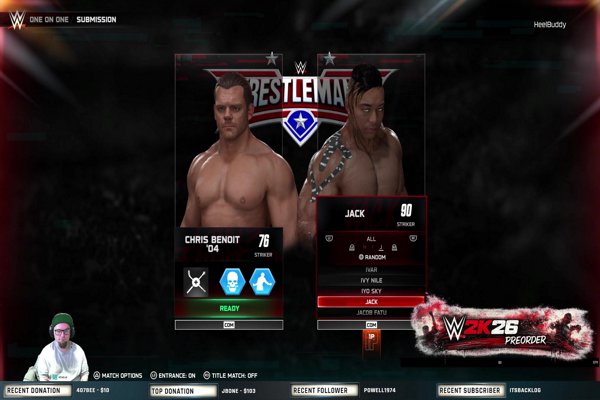This screenshot has height=400, width=600.
Task: Click the crossed target payback icon
Action: pos(196,282)
